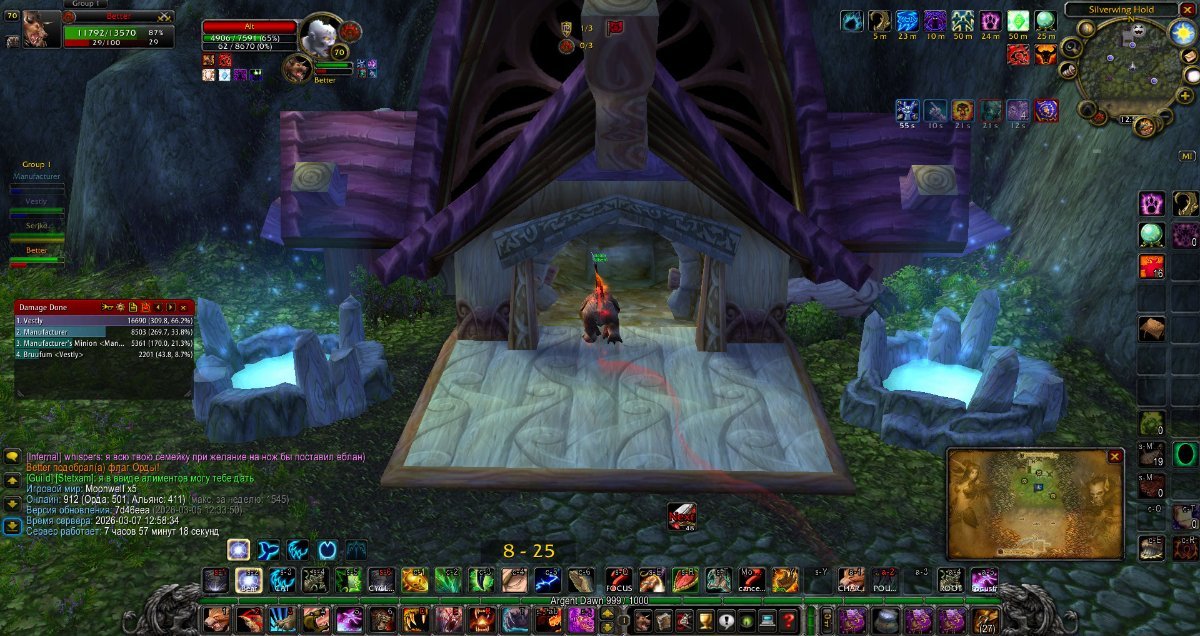This screenshot has width=1200, height=636.
Task: Click the flag carrier item icon
Action: click(682, 515)
